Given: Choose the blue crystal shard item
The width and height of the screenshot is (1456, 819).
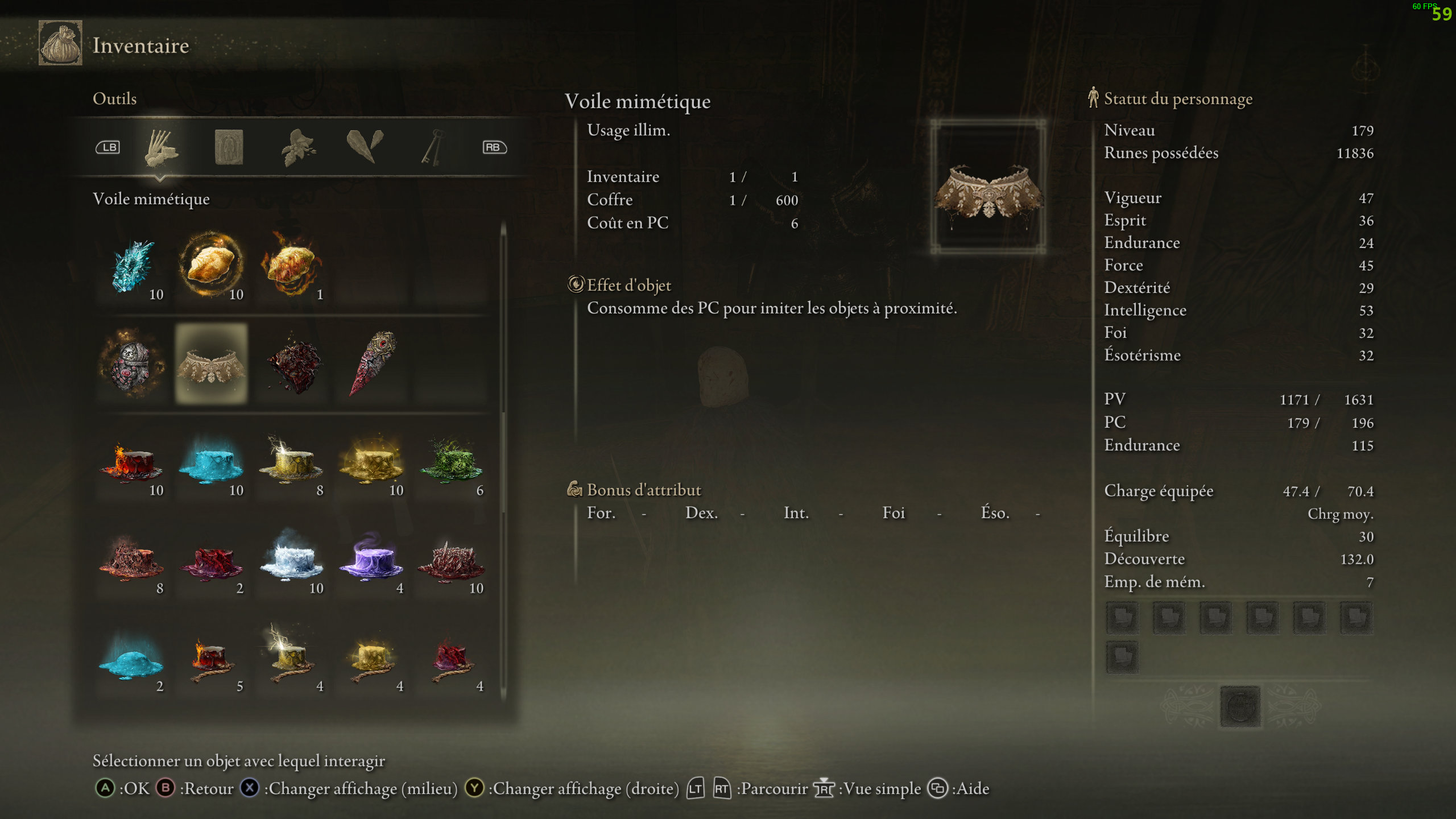Looking at the screenshot, I should (x=132, y=266).
